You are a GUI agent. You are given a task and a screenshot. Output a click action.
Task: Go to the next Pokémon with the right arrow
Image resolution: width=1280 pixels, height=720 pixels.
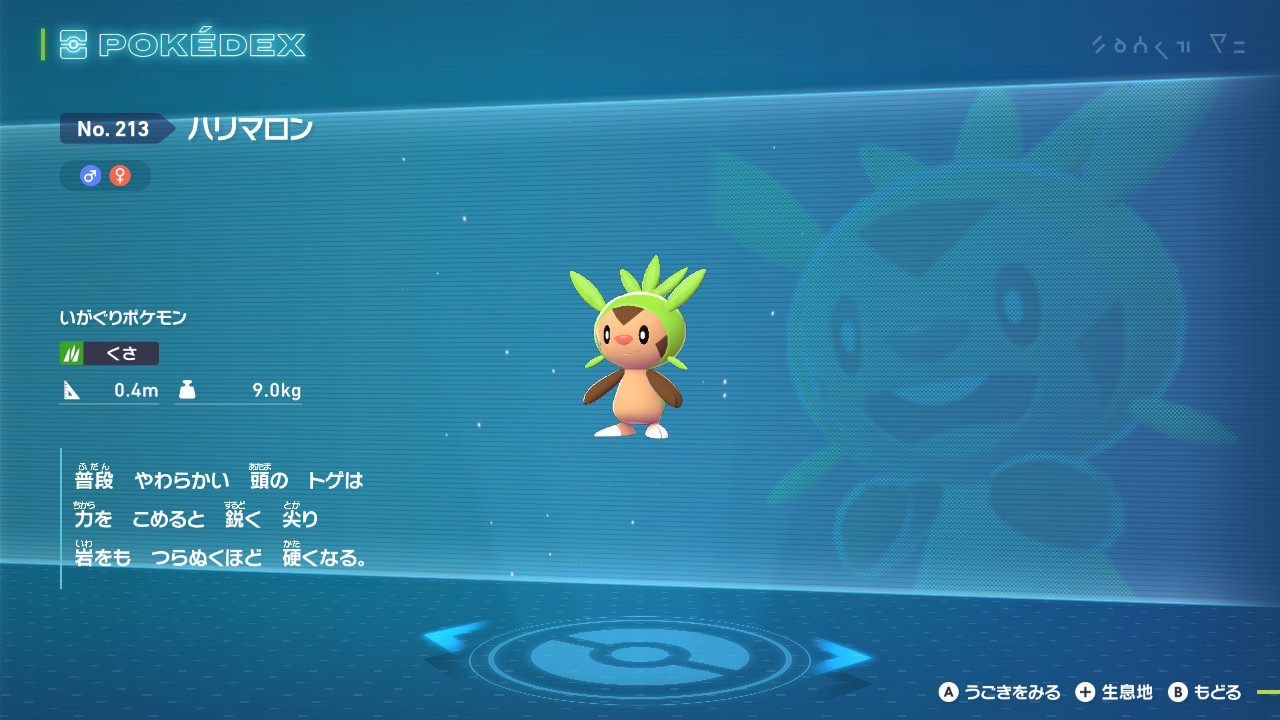pyautogui.click(x=842, y=655)
